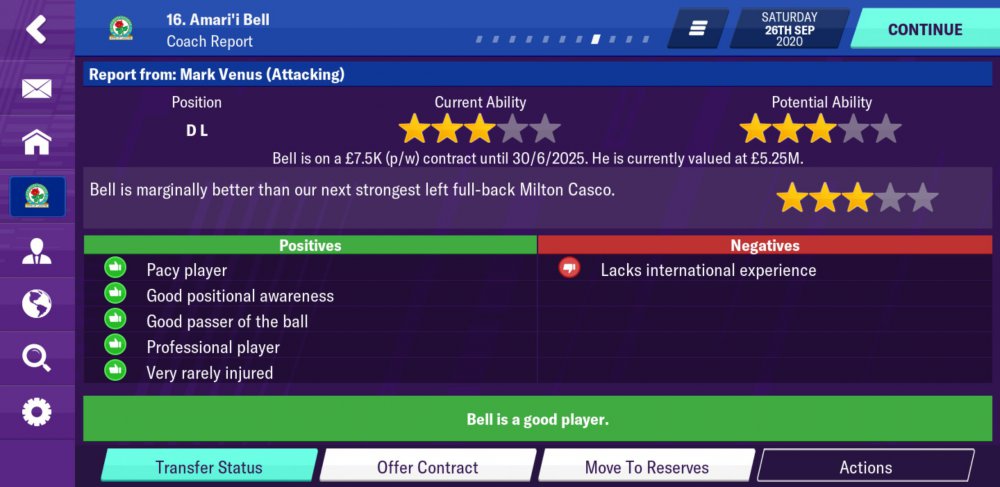
Task: Select Move To Reserves
Action: pyautogui.click(x=646, y=467)
